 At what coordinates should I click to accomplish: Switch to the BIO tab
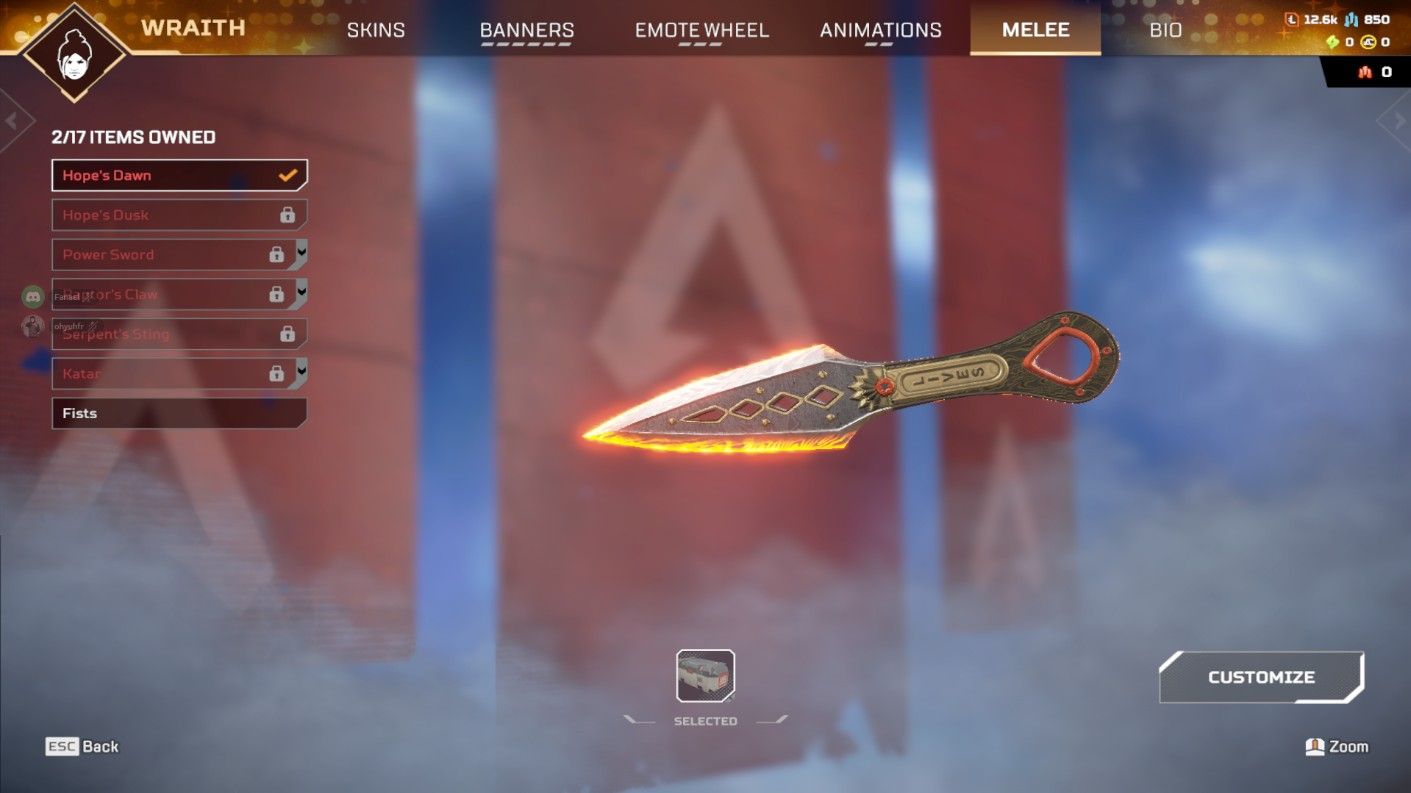tap(1165, 30)
